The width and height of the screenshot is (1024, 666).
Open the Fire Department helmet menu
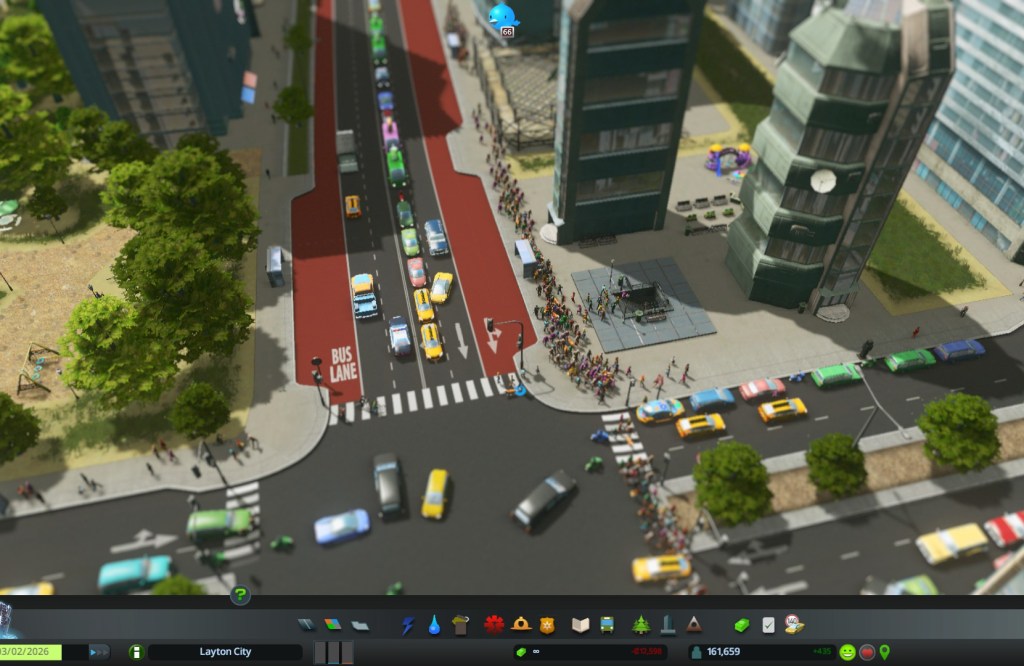pos(520,625)
